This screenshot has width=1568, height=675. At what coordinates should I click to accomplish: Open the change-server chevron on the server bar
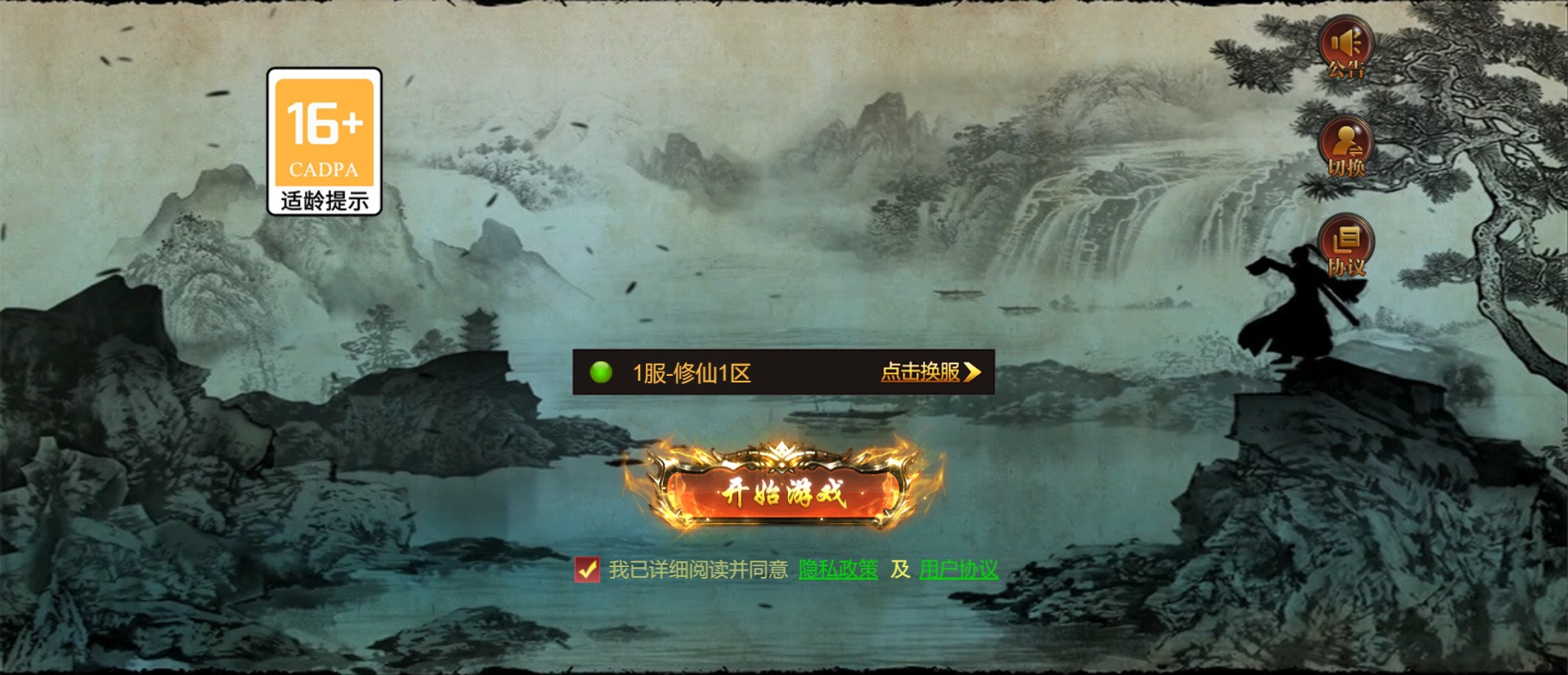point(973,373)
